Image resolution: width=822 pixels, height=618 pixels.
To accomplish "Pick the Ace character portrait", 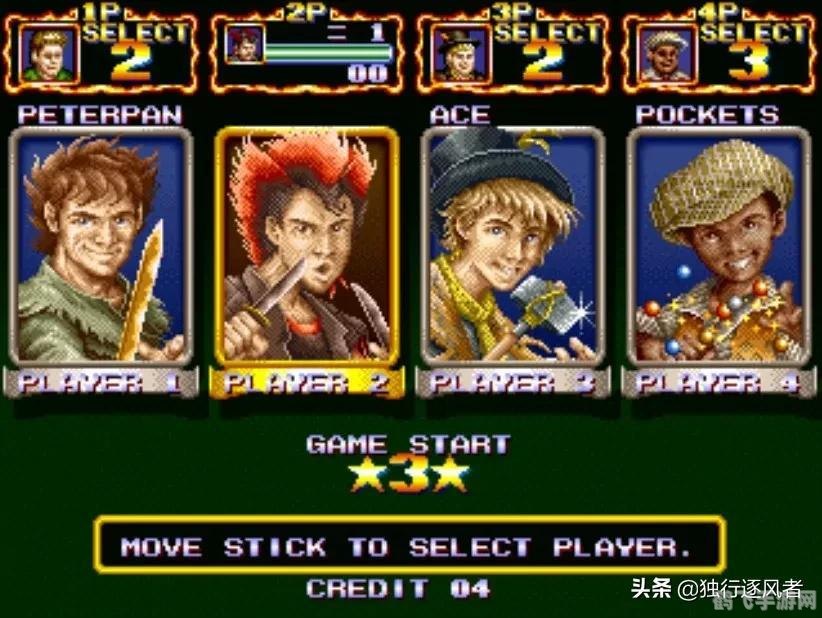I will pos(513,247).
